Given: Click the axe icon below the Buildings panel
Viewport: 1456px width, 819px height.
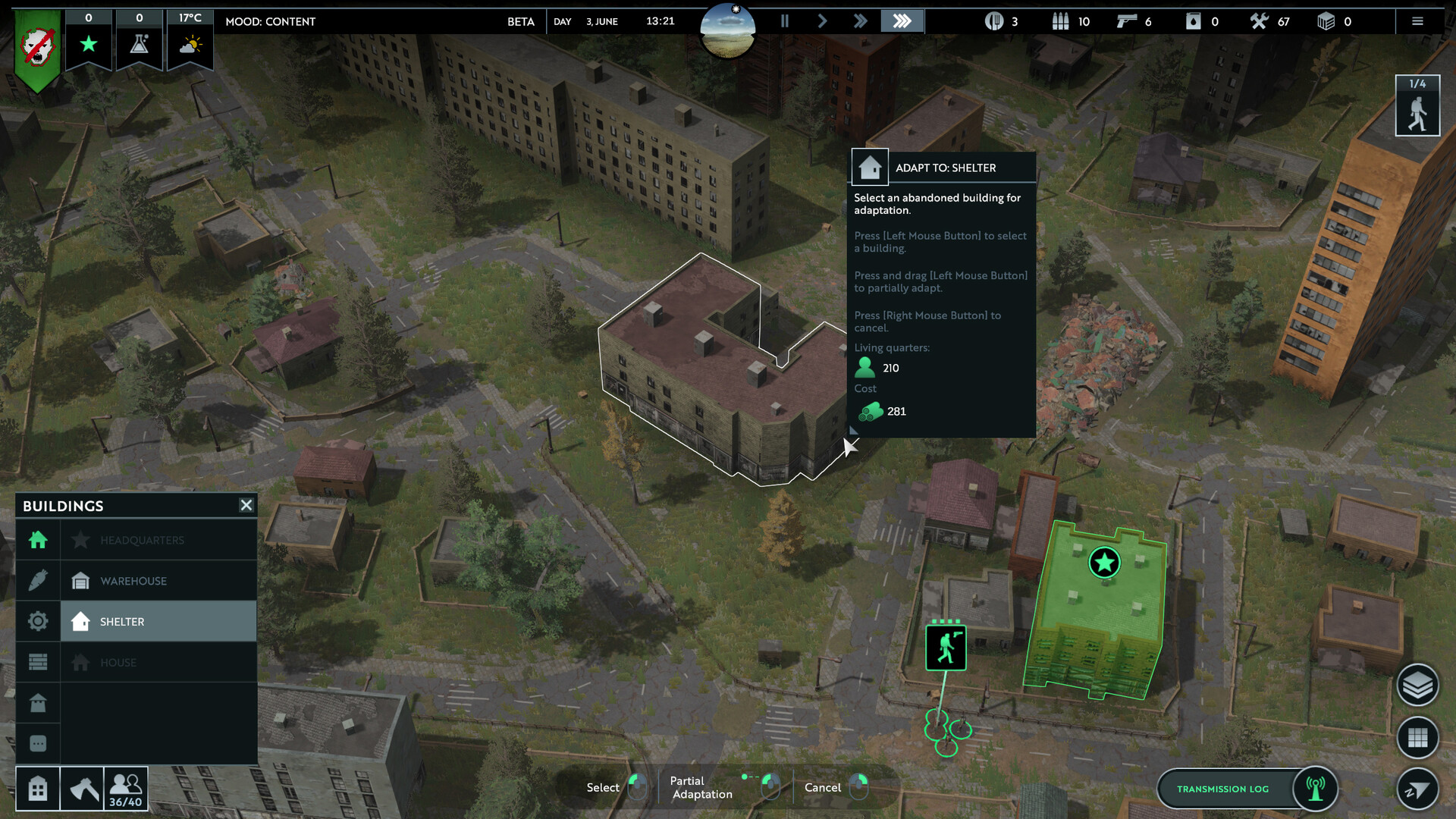Looking at the screenshot, I should (x=83, y=789).
